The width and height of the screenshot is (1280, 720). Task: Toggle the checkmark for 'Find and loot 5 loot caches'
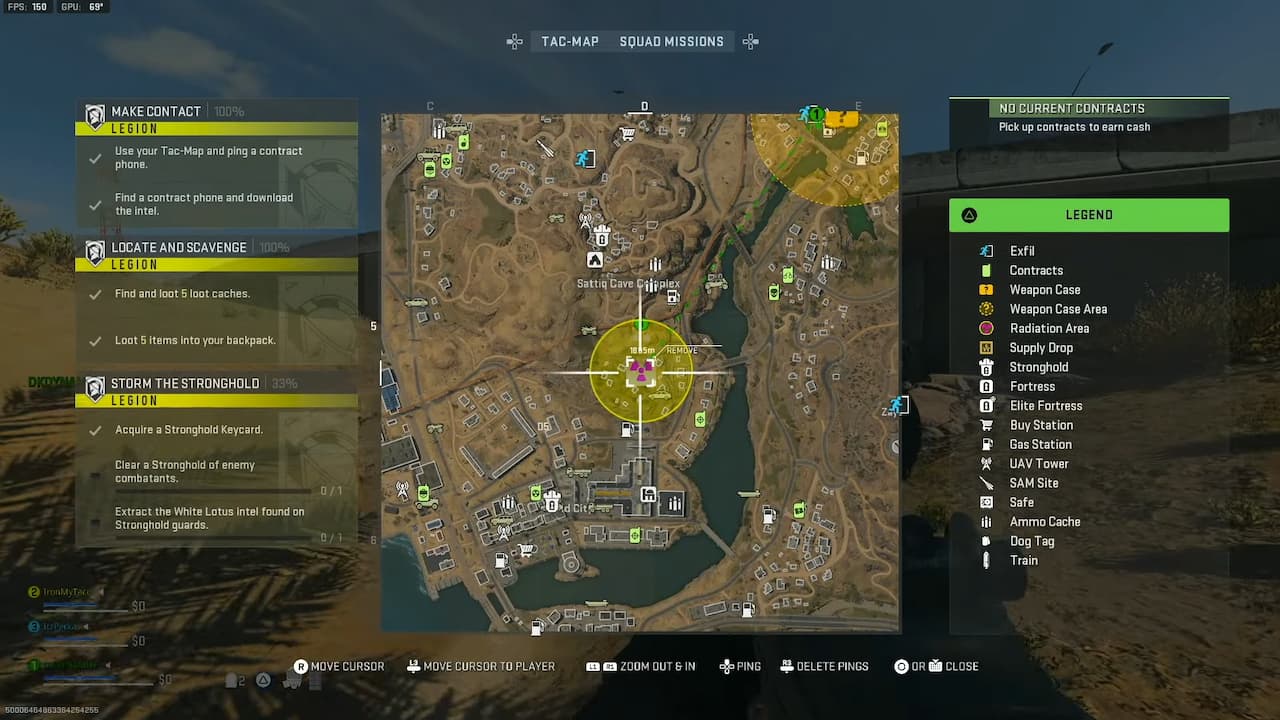tap(95, 293)
